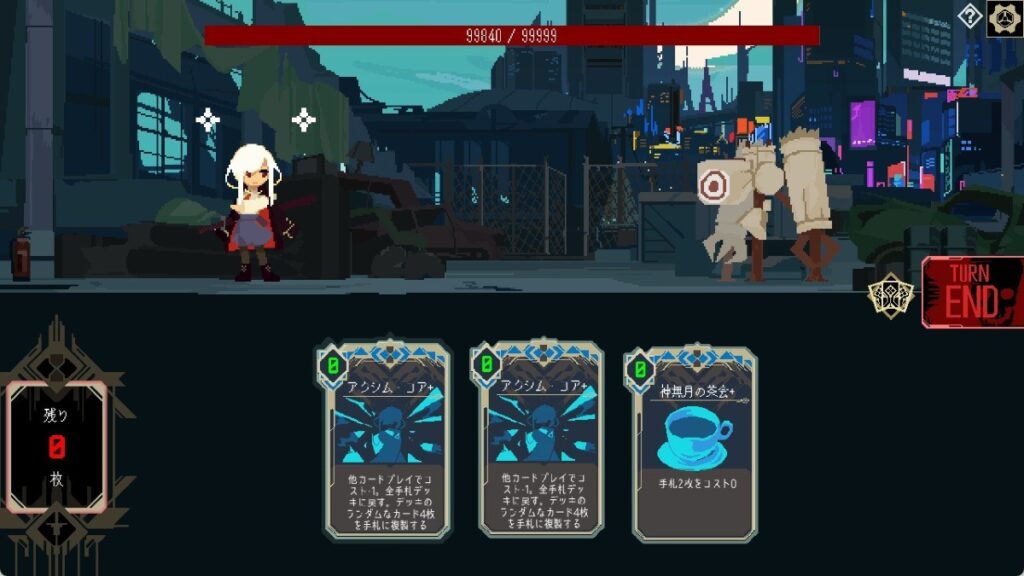Open the remaining deck counter panel

click(56, 446)
